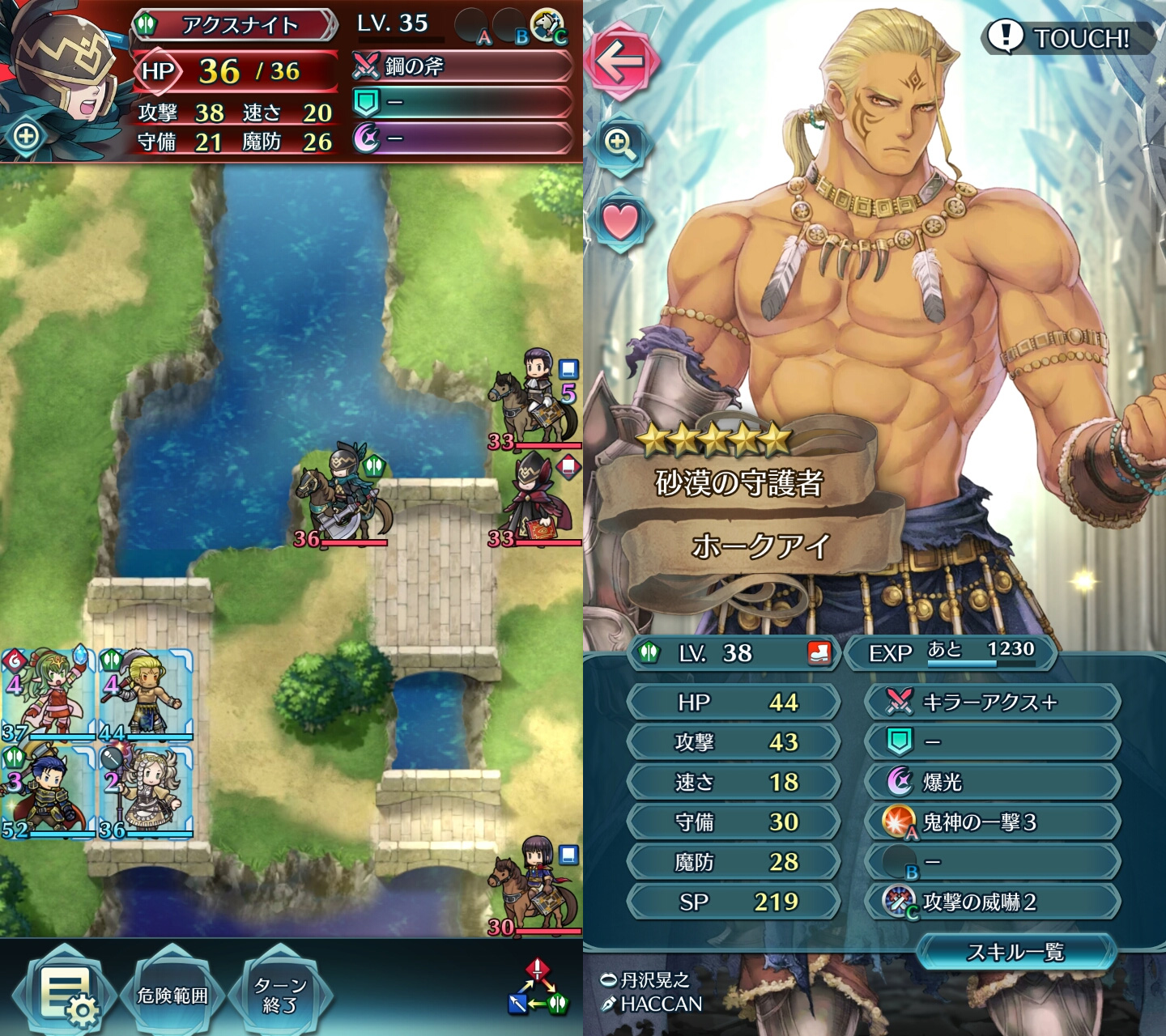
Task: Inspect the 攻撃の威嚇2 C skill
Action: pos(993,902)
